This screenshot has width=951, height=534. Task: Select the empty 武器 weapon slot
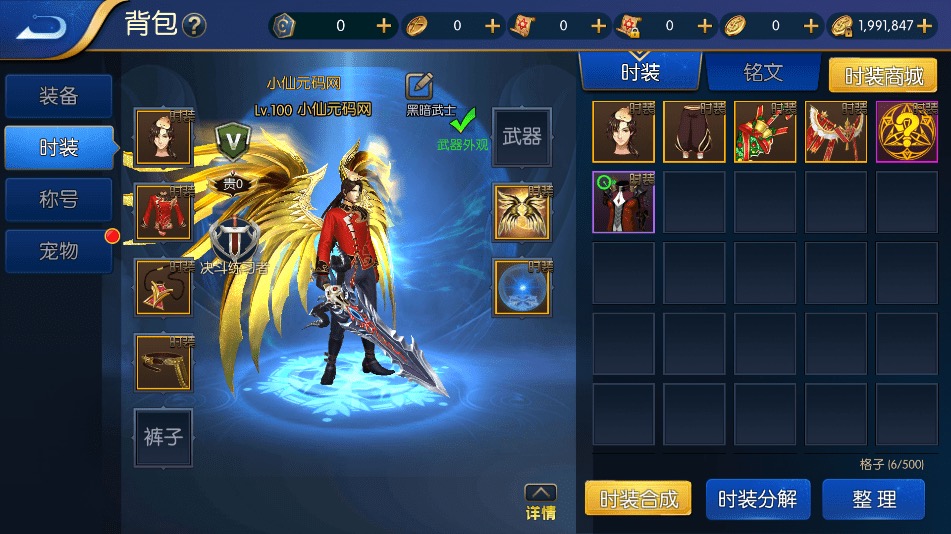(x=521, y=137)
